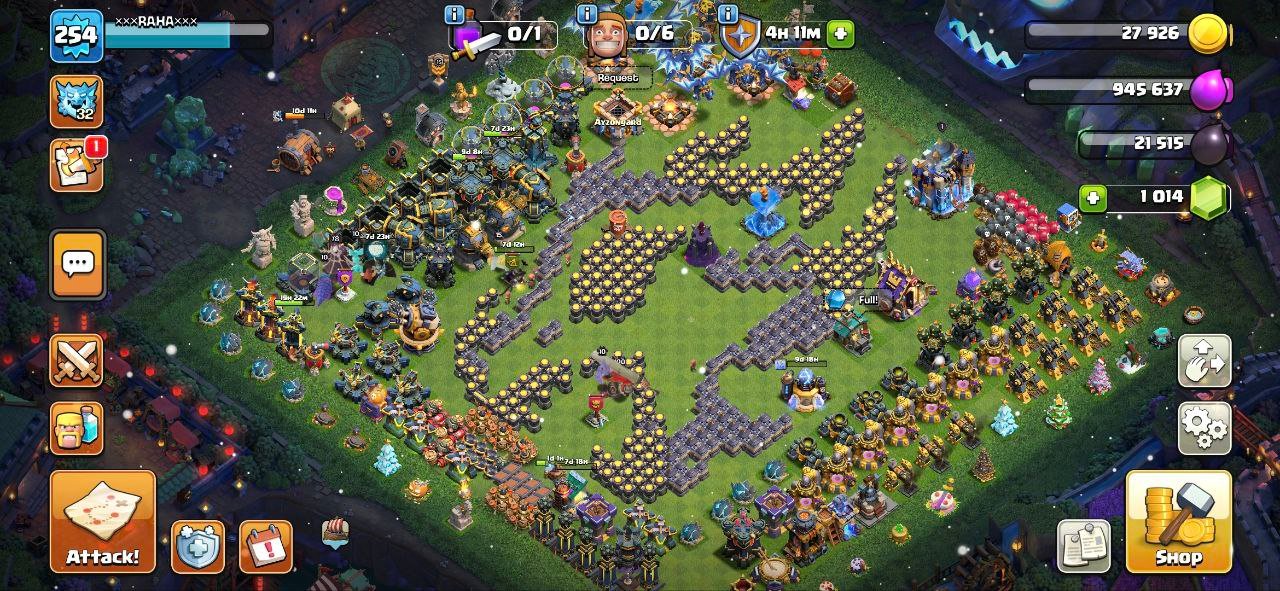The height and width of the screenshot is (591, 1280).
Task: Open the settings gears menu
Action: [1205, 428]
